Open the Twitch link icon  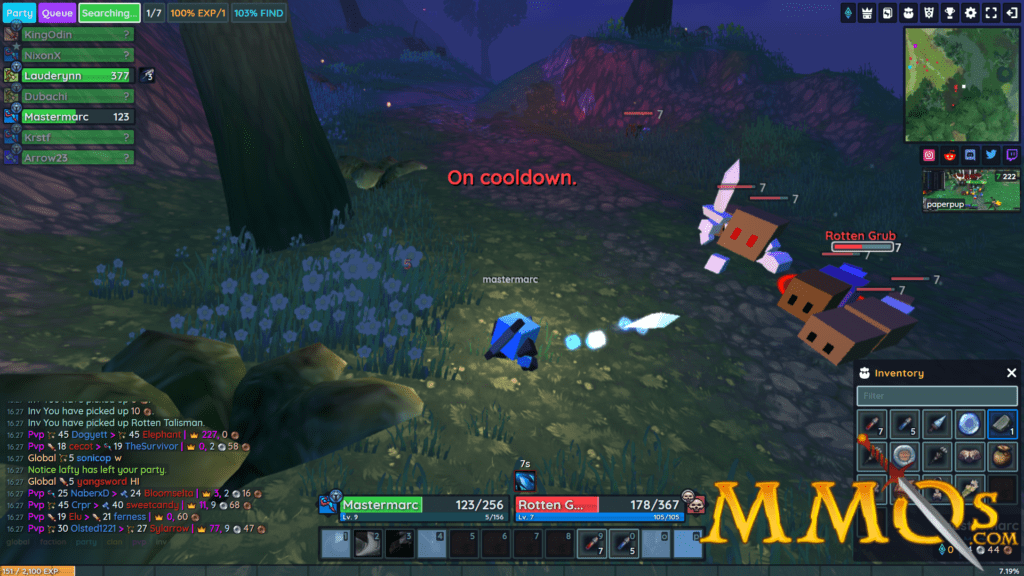1012,155
